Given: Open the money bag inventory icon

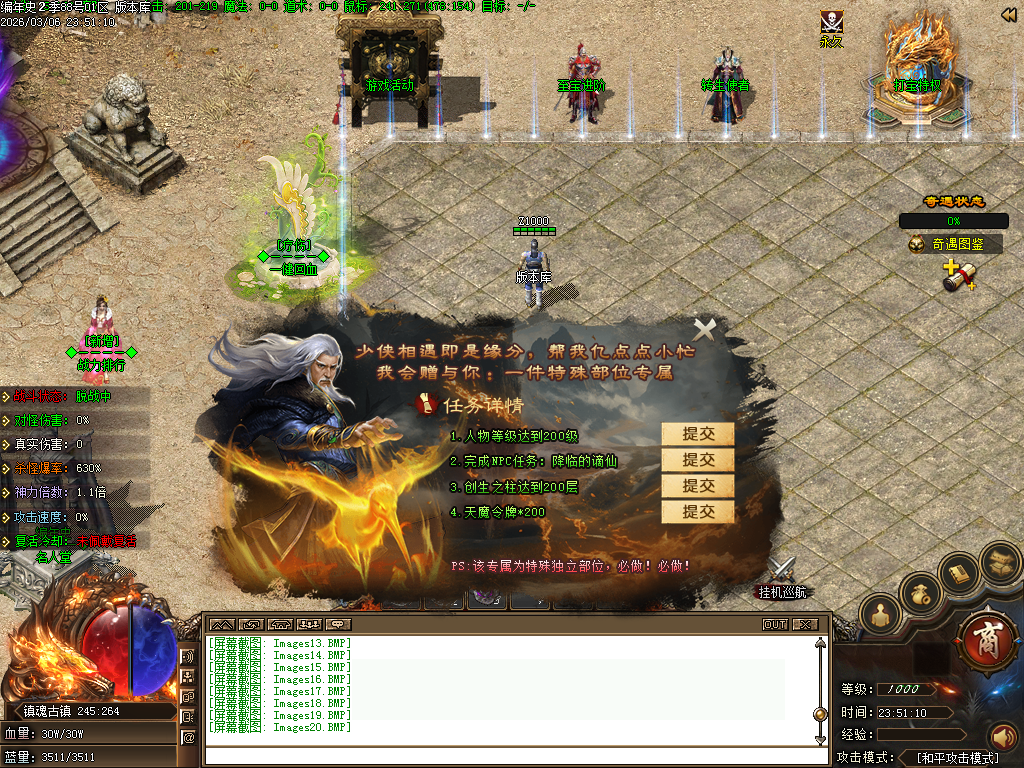Looking at the screenshot, I should click(x=920, y=594).
